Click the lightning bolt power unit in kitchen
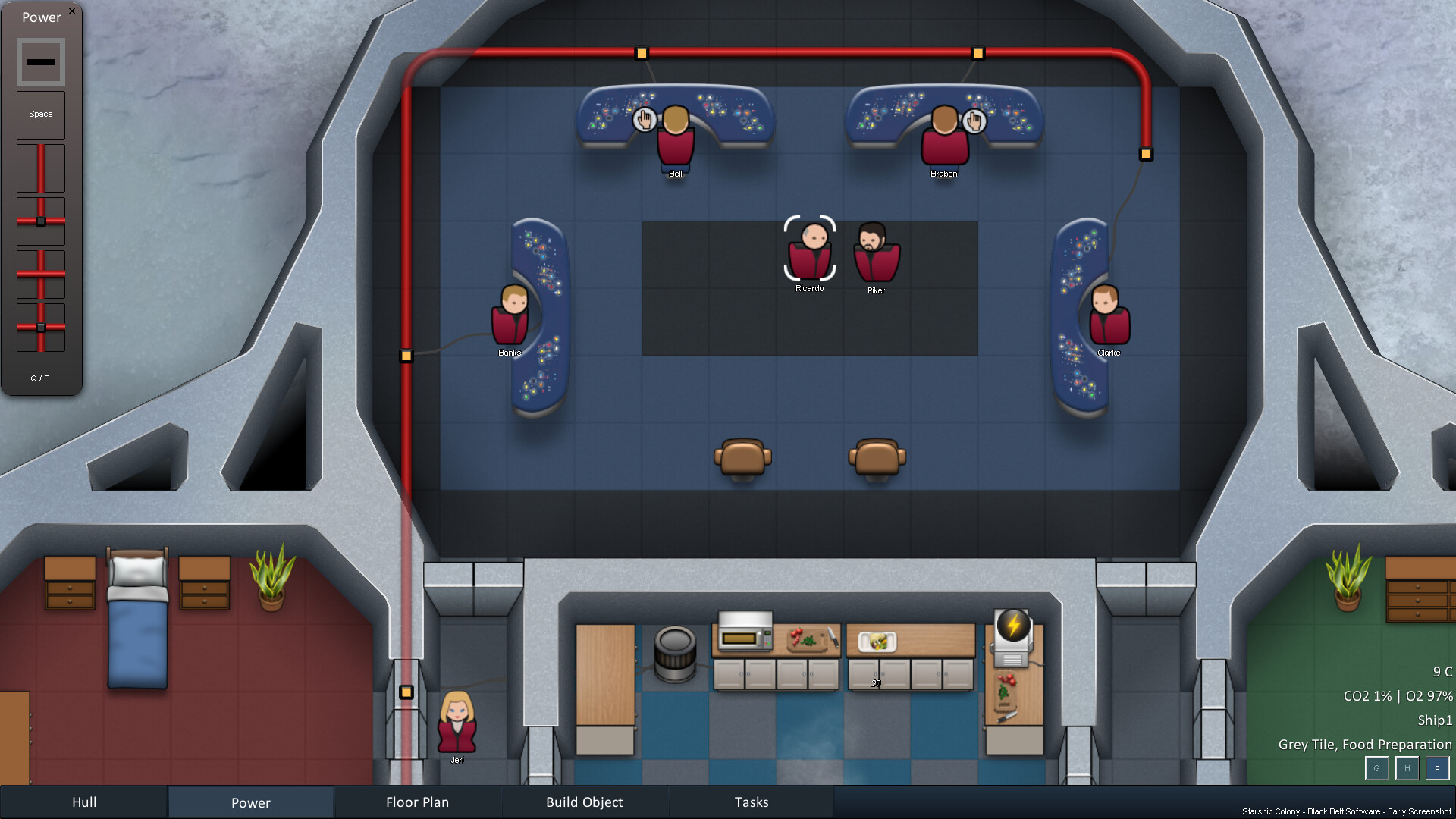1456x819 pixels. click(x=1012, y=624)
